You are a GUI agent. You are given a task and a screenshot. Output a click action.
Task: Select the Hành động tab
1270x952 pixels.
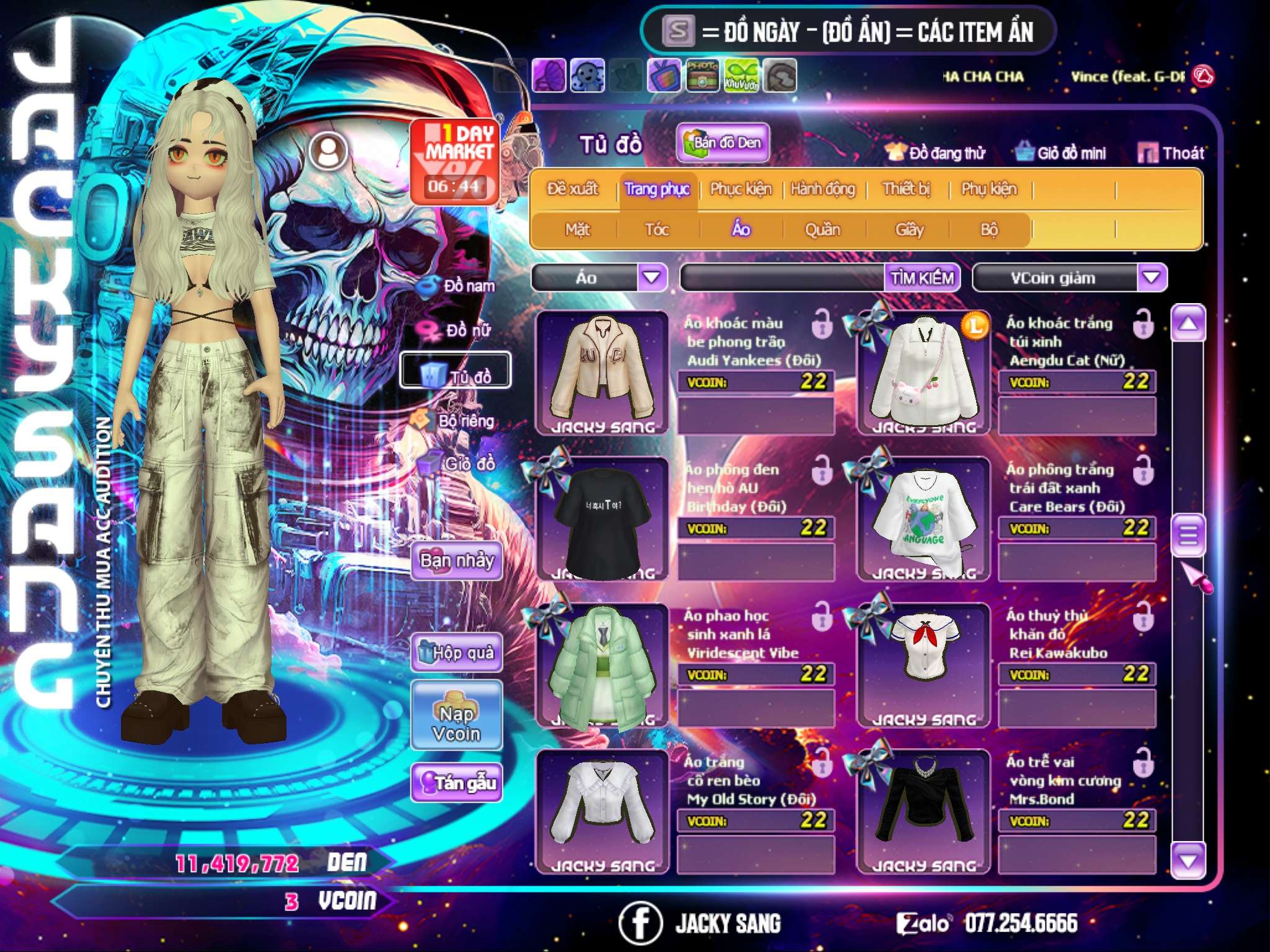[823, 189]
